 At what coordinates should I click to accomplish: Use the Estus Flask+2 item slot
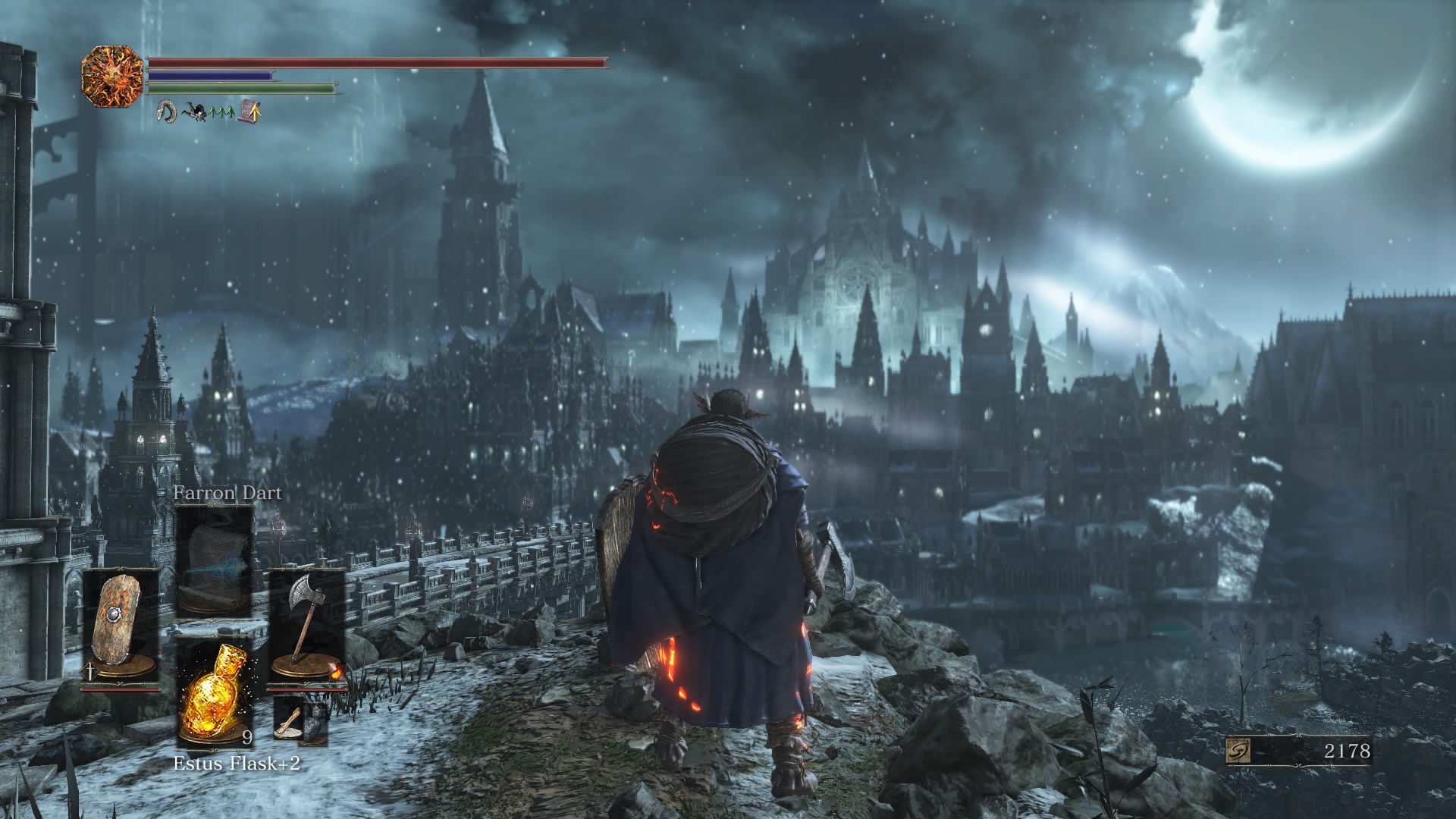pyautogui.click(x=215, y=692)
